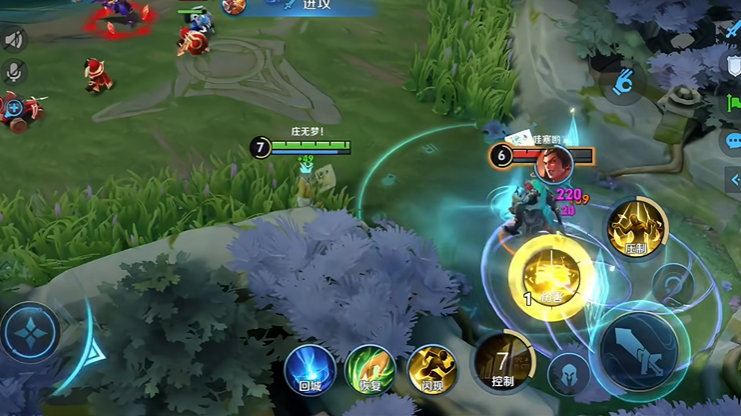The image size is (741, 416).
Task: Toggle the speaker sound button
Action: (14, 40)
